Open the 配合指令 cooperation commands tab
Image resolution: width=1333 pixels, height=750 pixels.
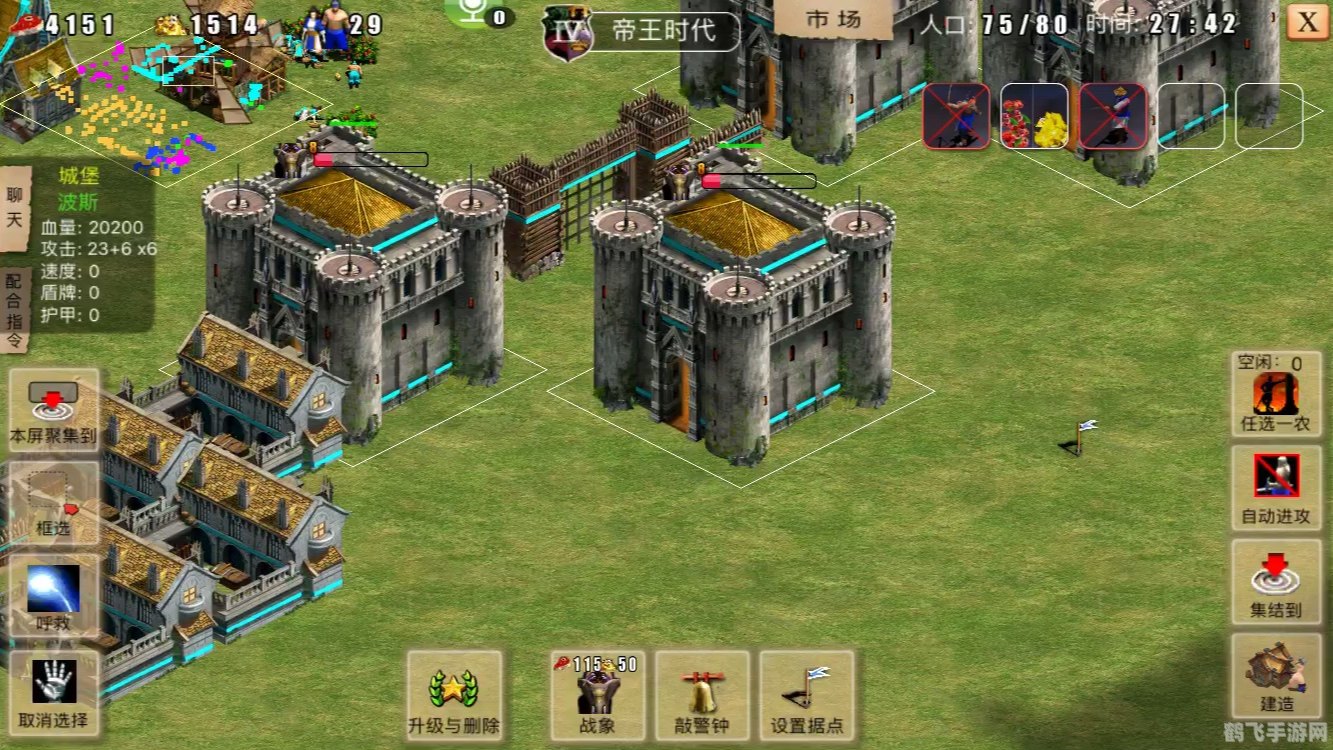tap(14, 310)
